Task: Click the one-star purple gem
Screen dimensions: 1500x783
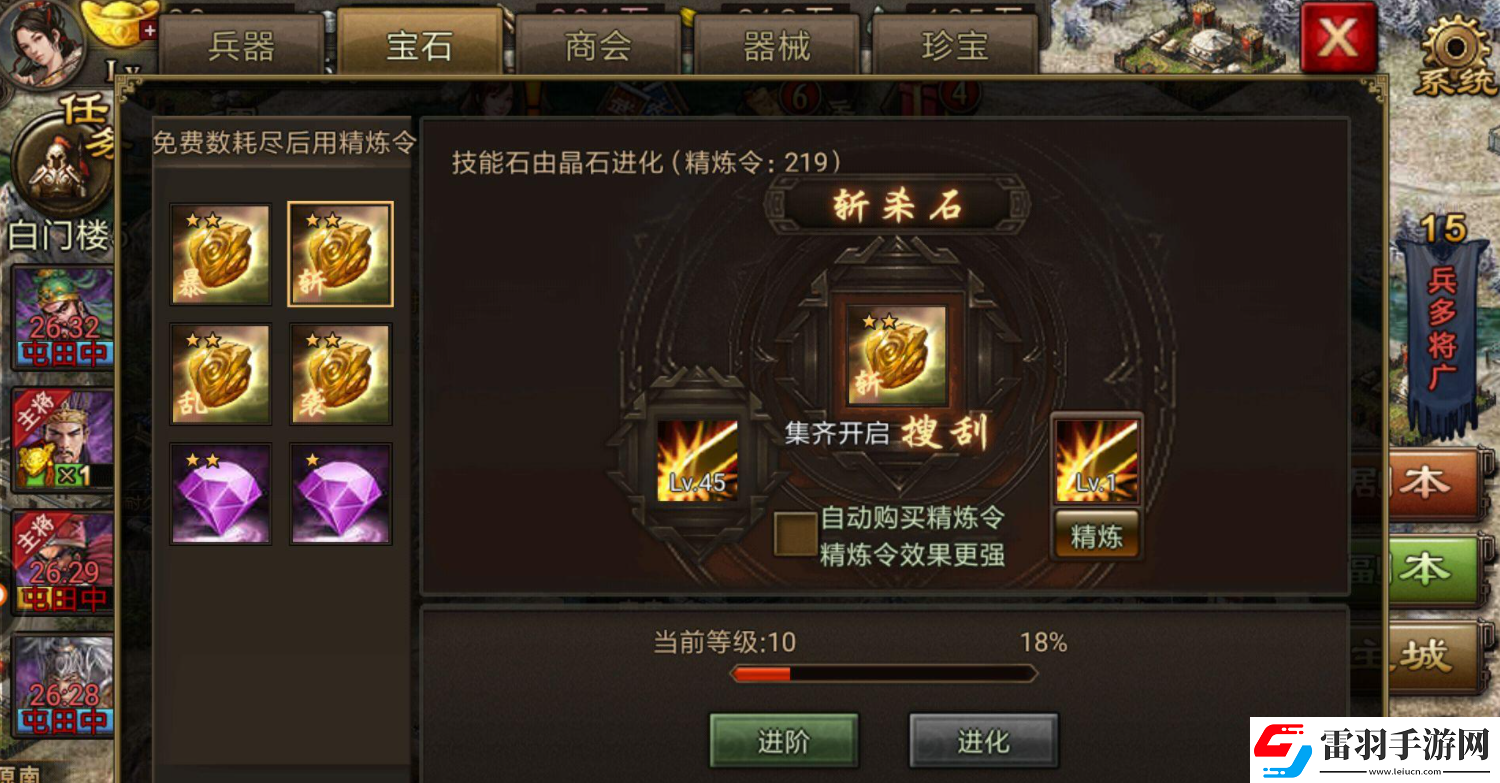Action: (x=340, y=491)
